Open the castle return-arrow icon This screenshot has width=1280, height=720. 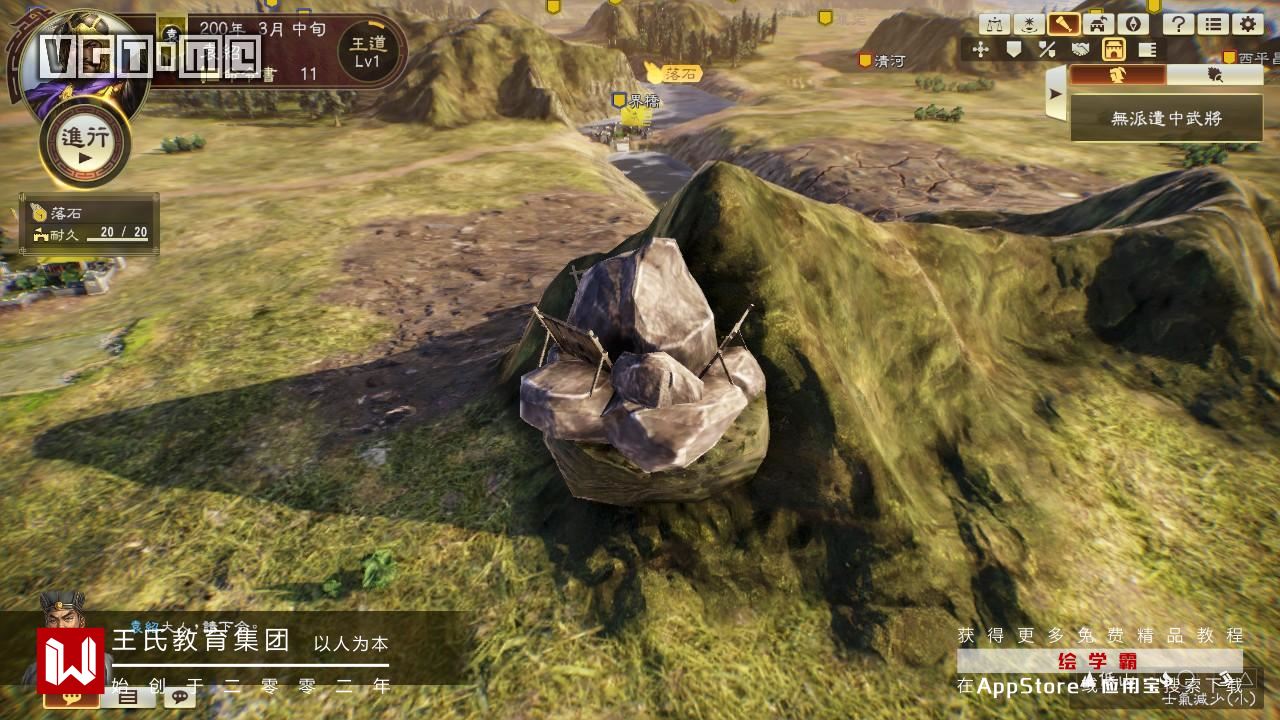click(x=1097, y=25)
